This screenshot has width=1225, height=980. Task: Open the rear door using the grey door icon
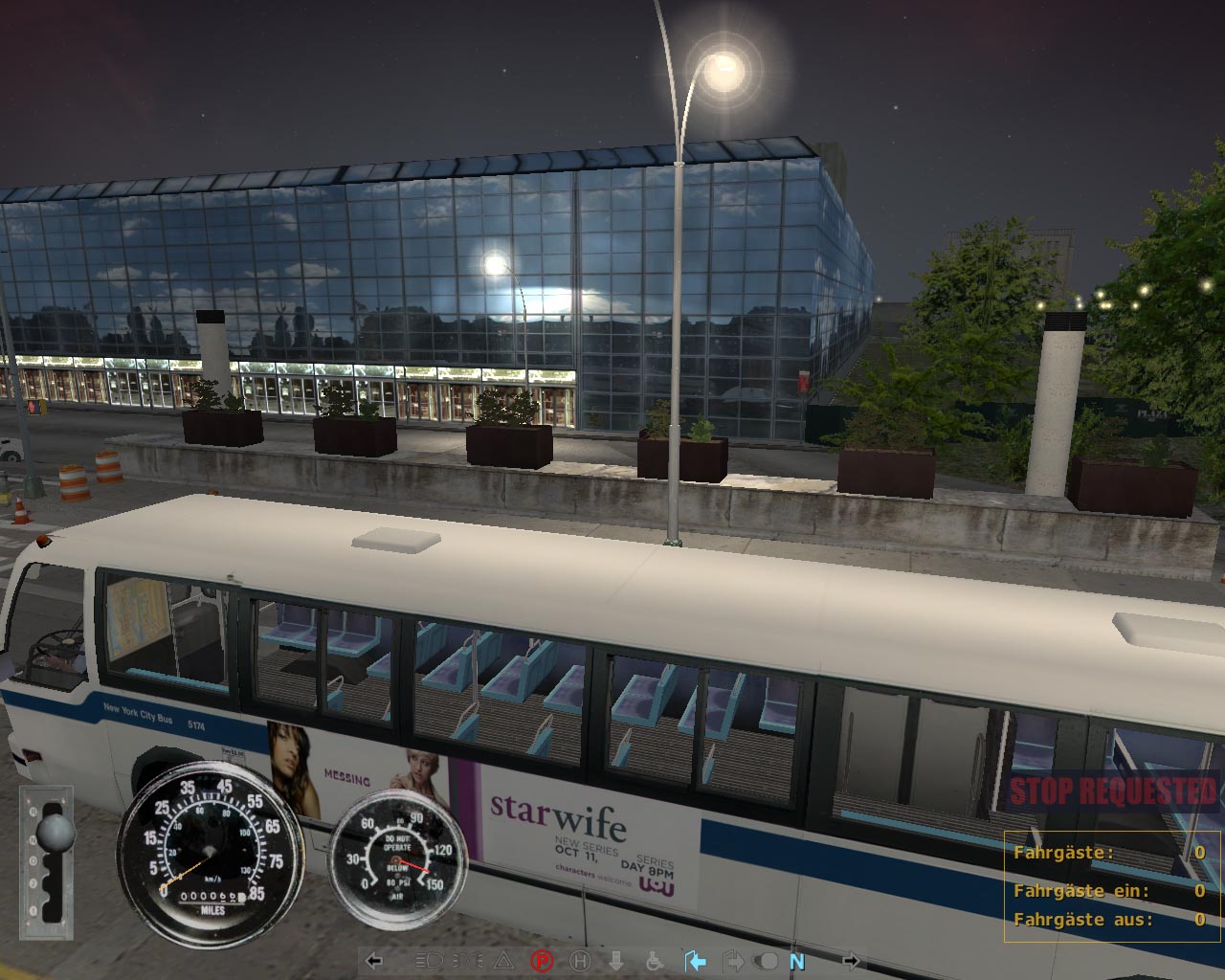[733, 961]
